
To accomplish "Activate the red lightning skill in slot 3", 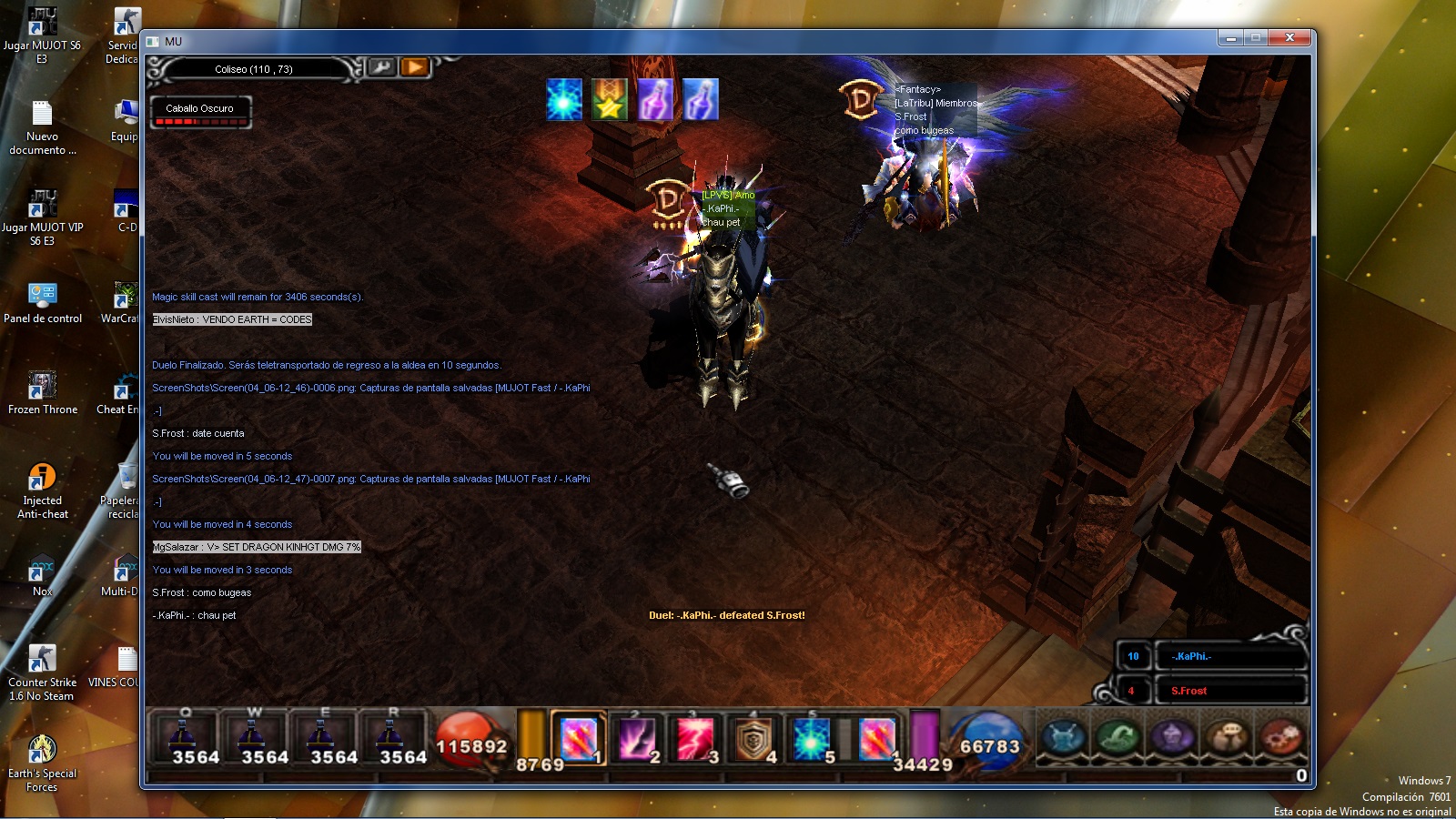I will 694,738.
